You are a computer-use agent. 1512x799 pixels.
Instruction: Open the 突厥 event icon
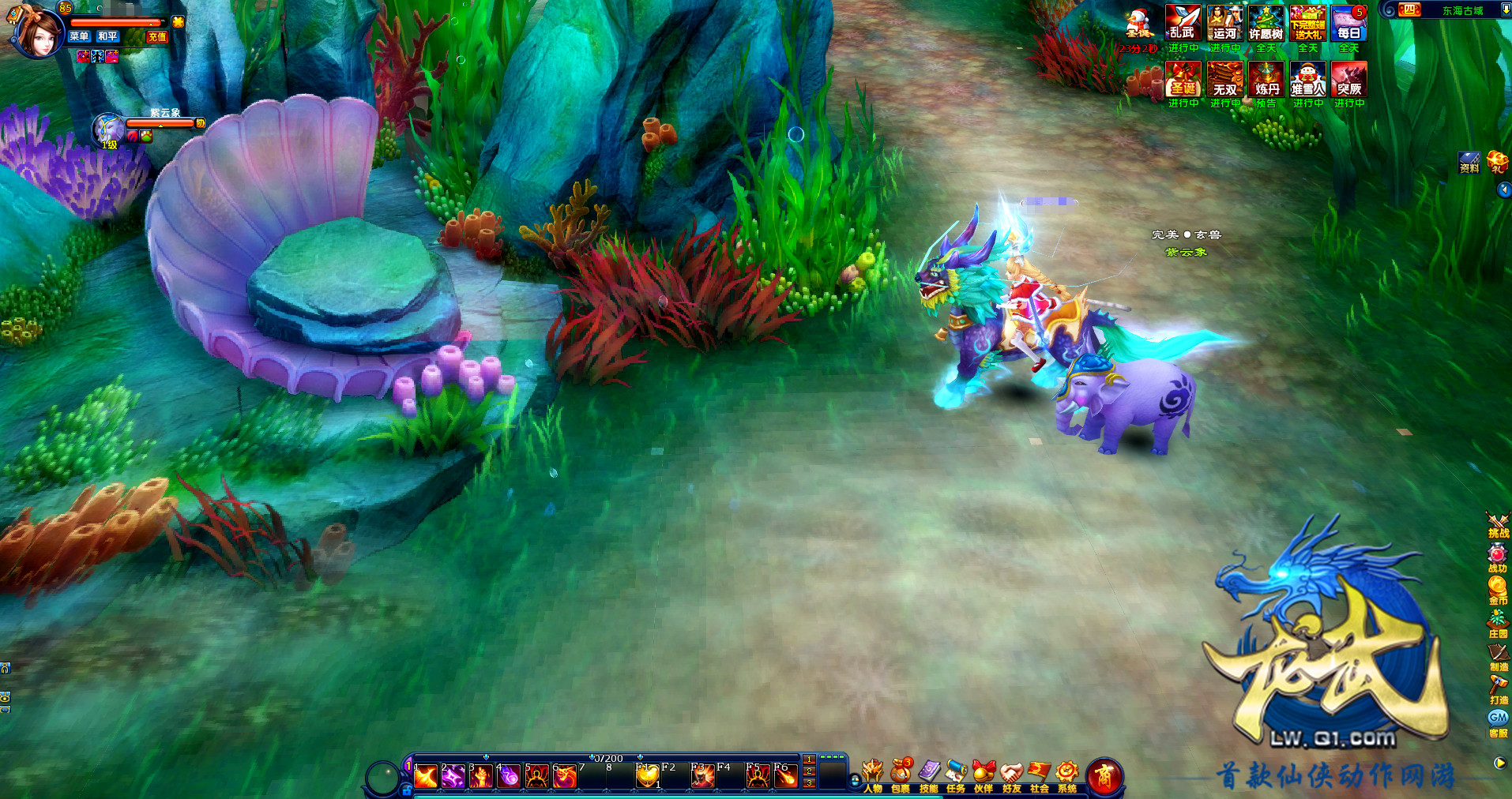[1348, 80]
